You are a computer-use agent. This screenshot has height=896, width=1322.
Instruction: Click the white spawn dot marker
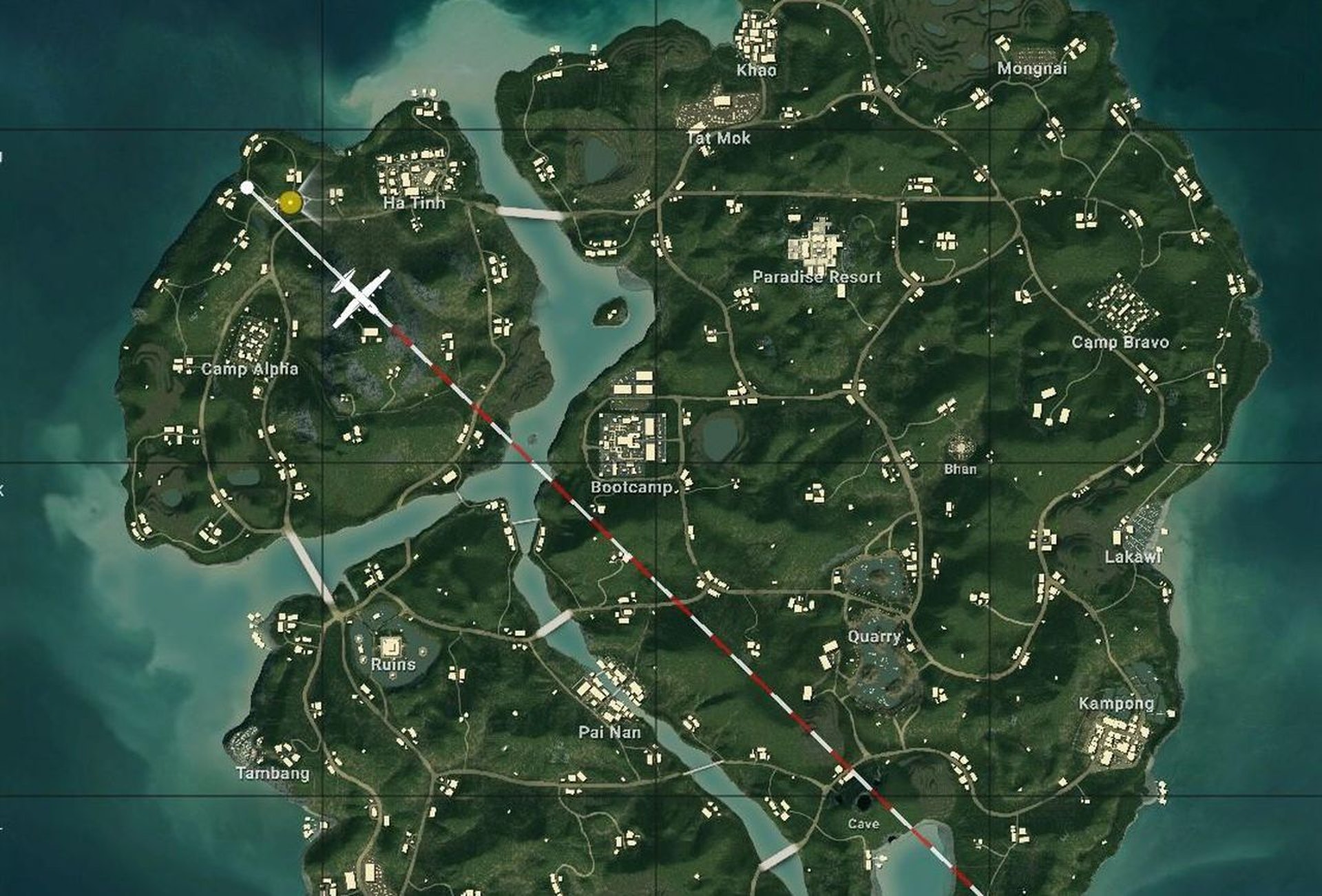coord(248,187)
